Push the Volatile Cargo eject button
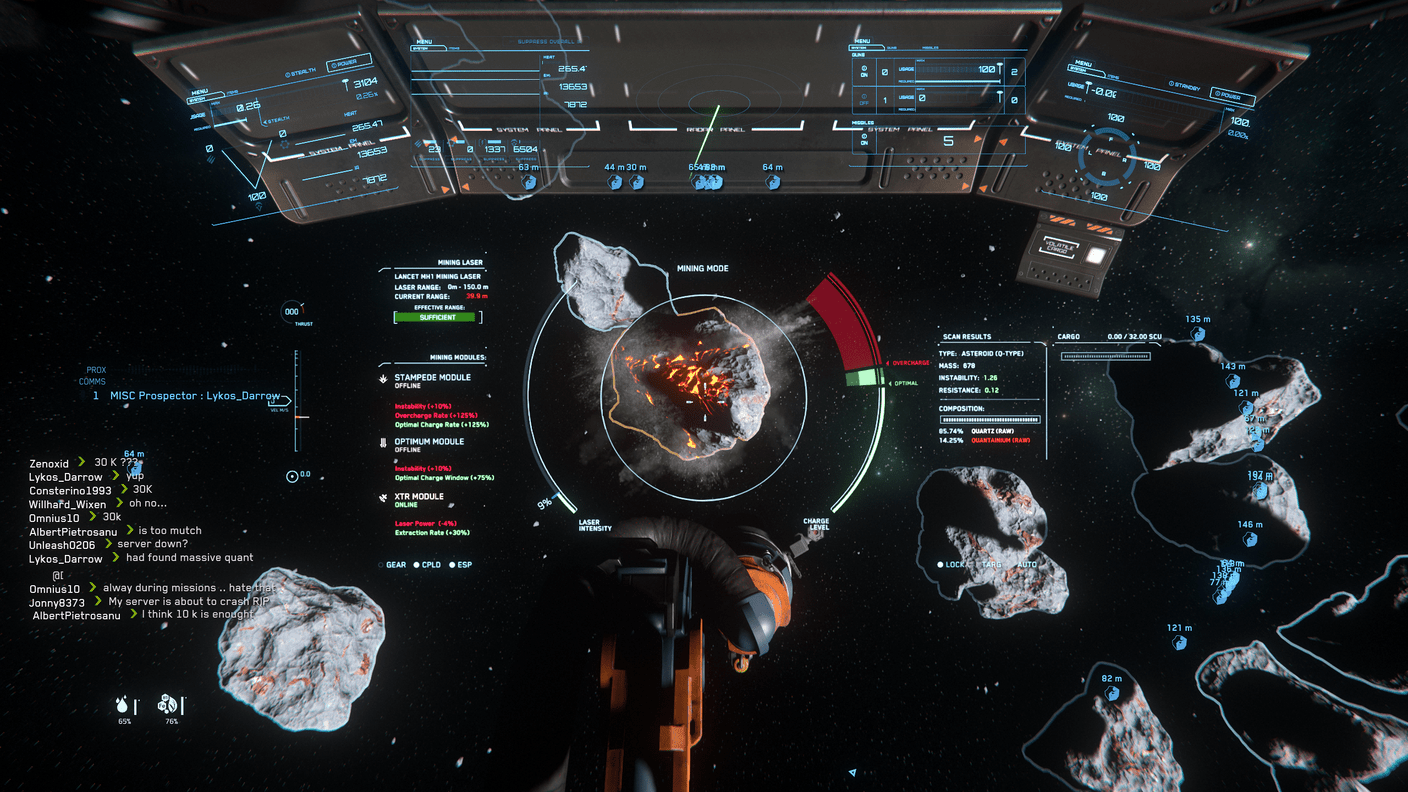This screenshot has height=792, width=1408. [1096, 255]
